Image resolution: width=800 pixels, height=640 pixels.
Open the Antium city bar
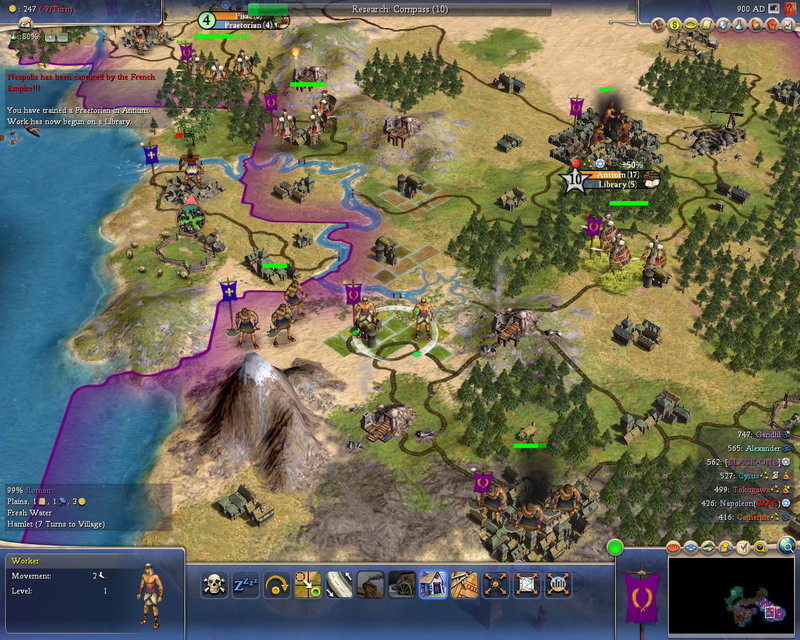click(617, 177)
